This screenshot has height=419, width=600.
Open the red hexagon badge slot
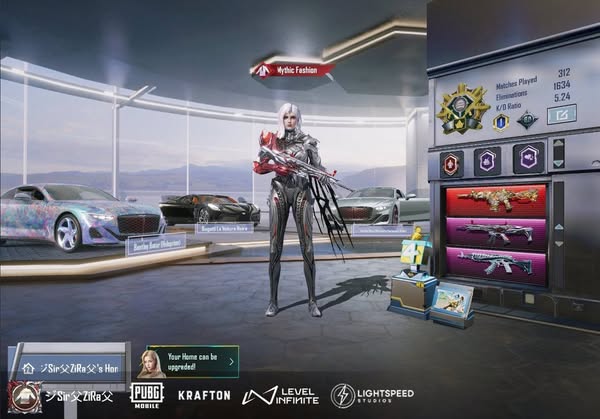452,160
